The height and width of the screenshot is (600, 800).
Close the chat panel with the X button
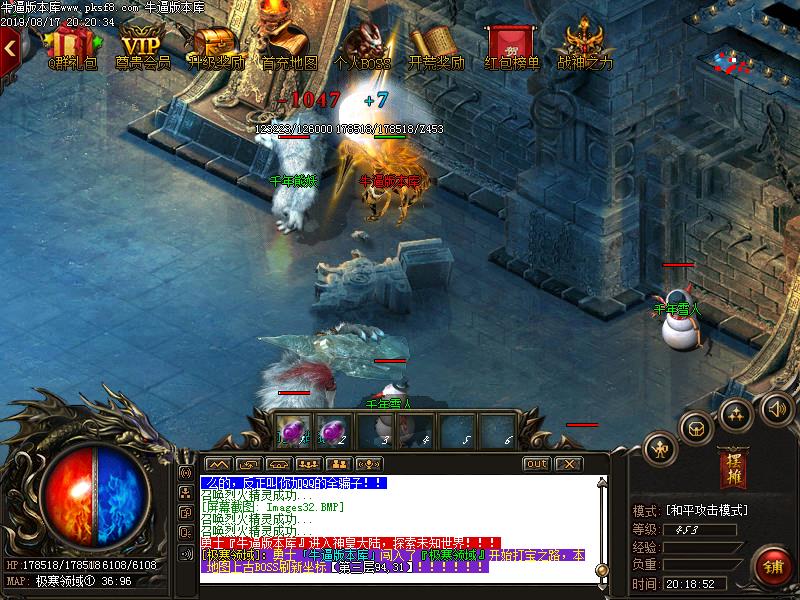tap(568, 464)
